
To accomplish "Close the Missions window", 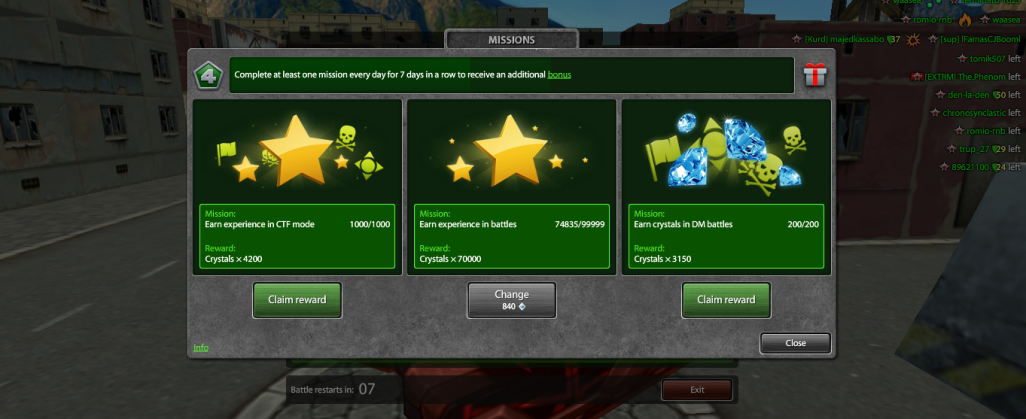I will pos(795,343).
